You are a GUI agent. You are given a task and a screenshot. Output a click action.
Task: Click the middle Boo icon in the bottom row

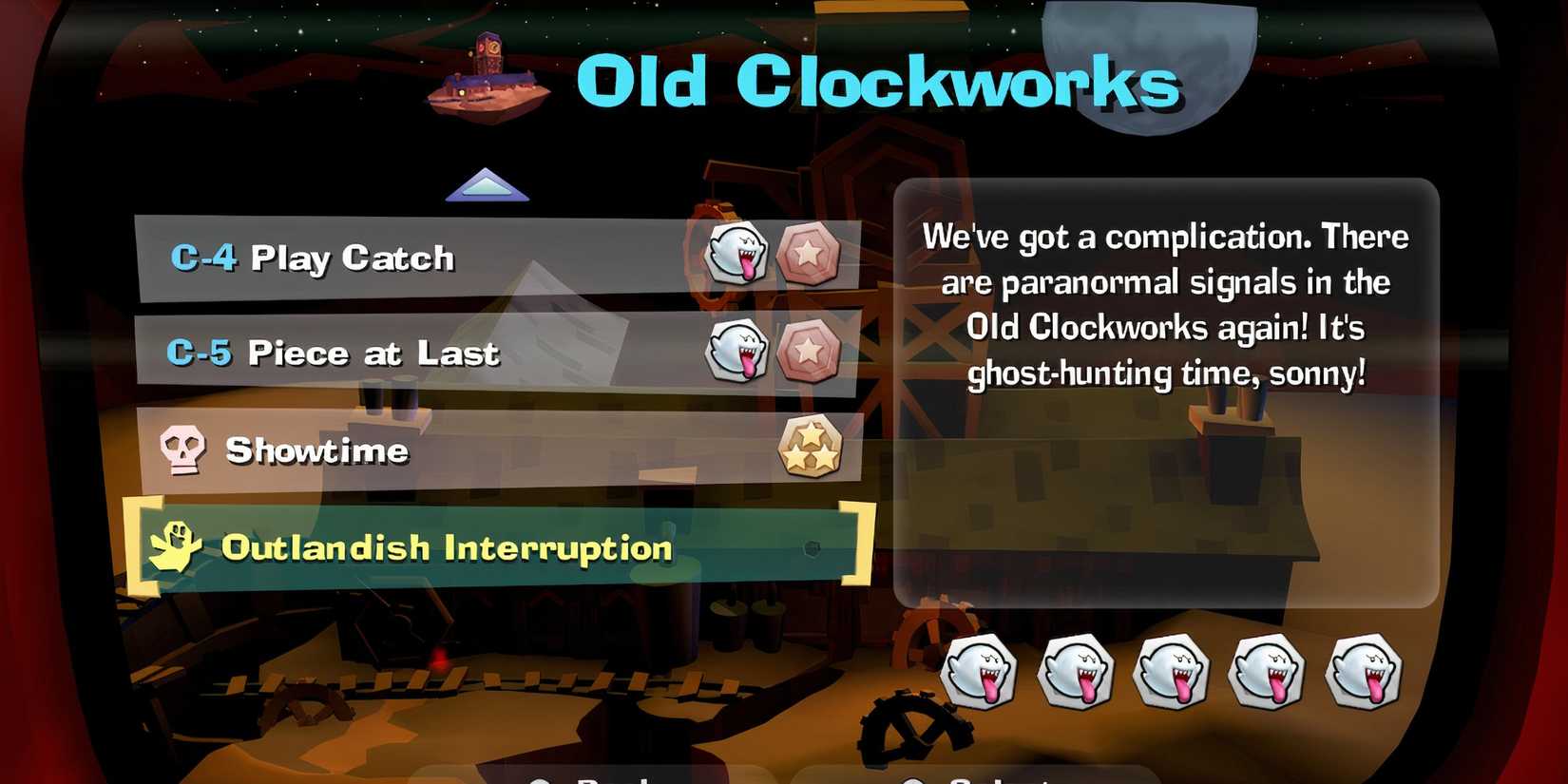[x=1175, y=672]
